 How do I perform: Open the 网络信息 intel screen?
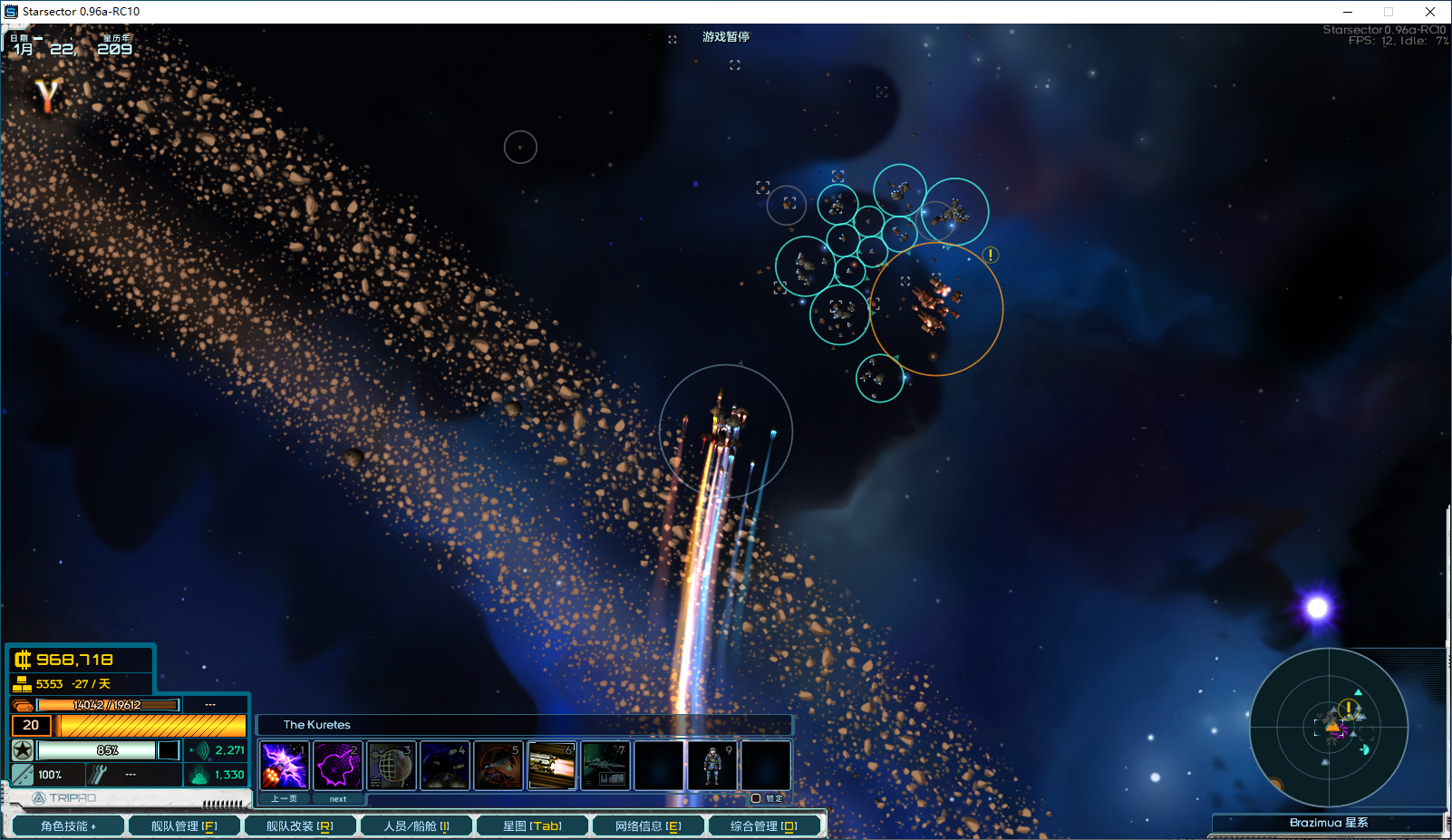click(648, 826)
